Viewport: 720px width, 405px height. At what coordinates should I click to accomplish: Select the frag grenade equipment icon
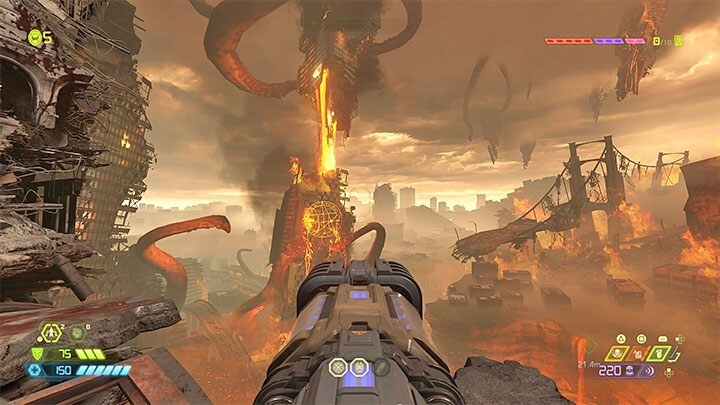click(49, 333)
